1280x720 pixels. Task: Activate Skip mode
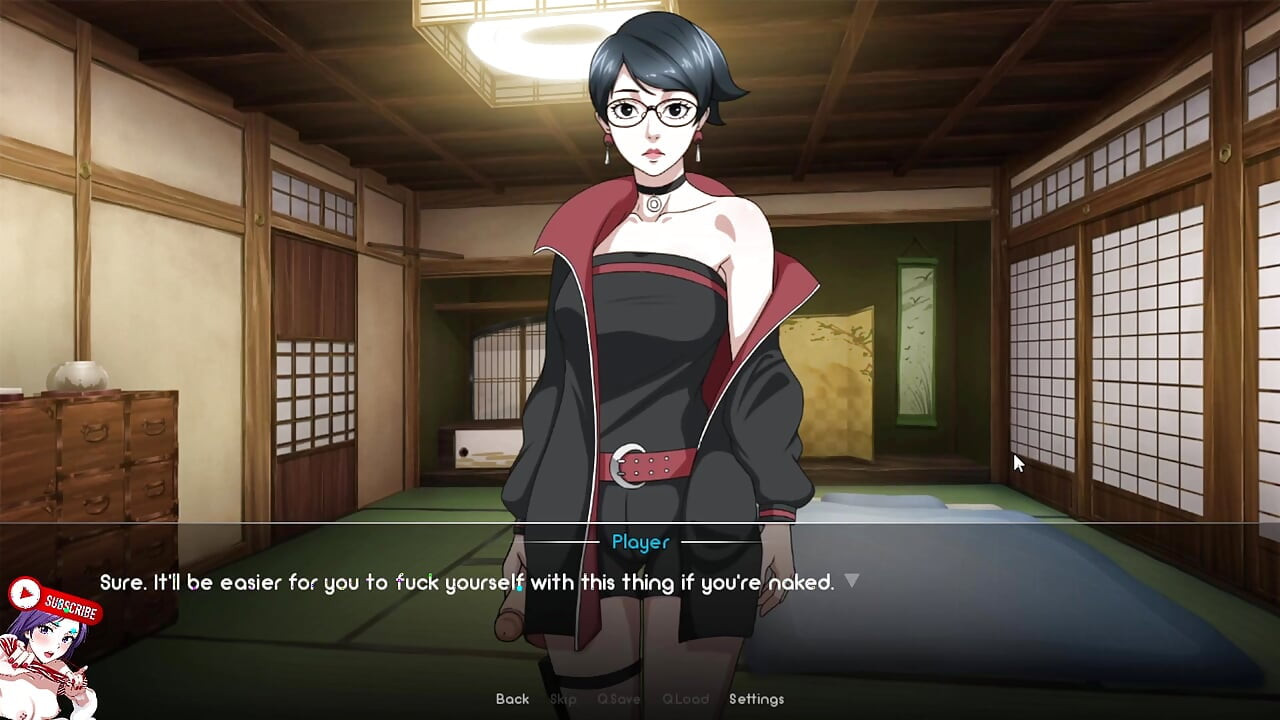coord(562,699)
